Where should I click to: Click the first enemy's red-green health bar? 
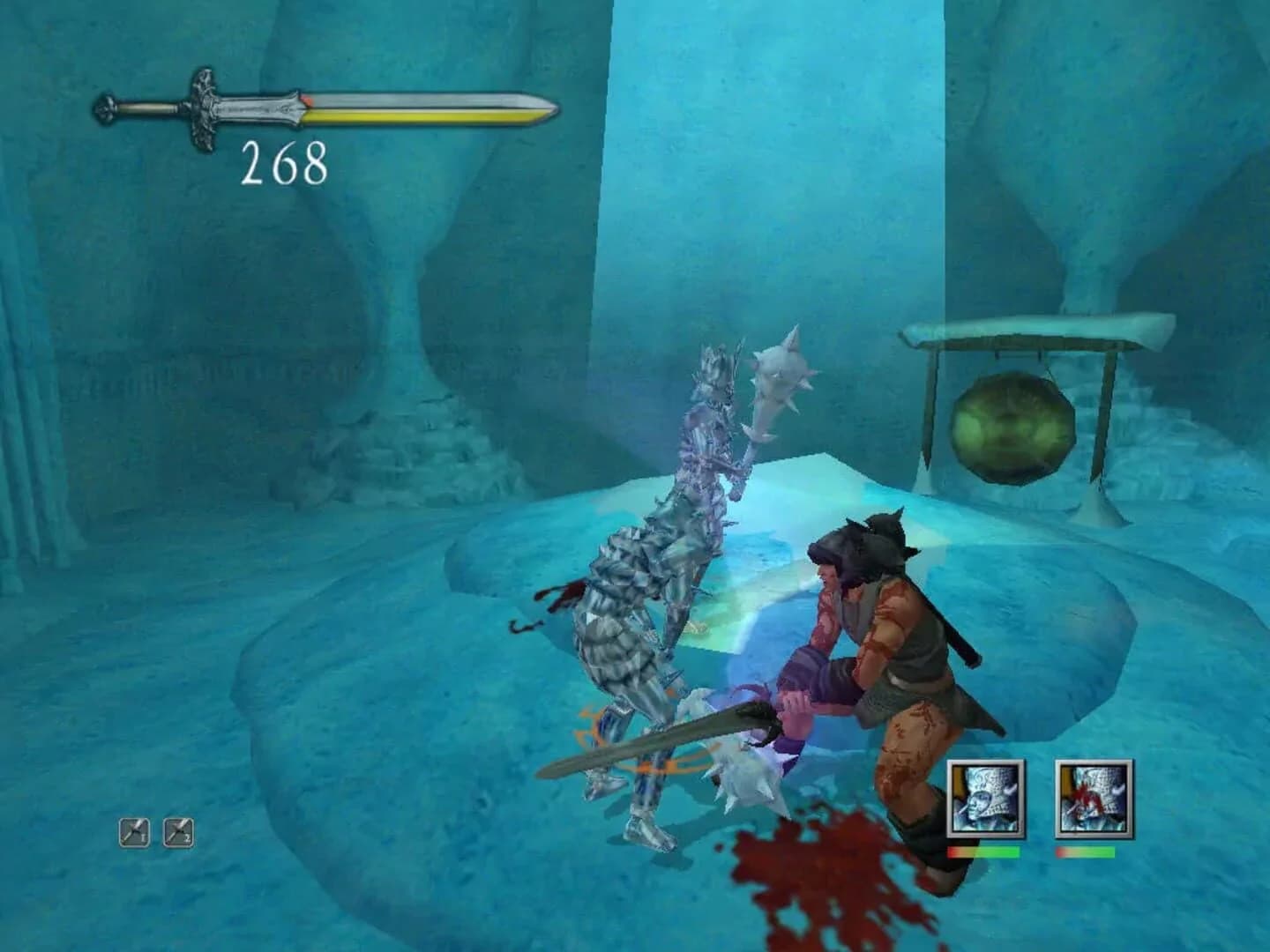982,853
